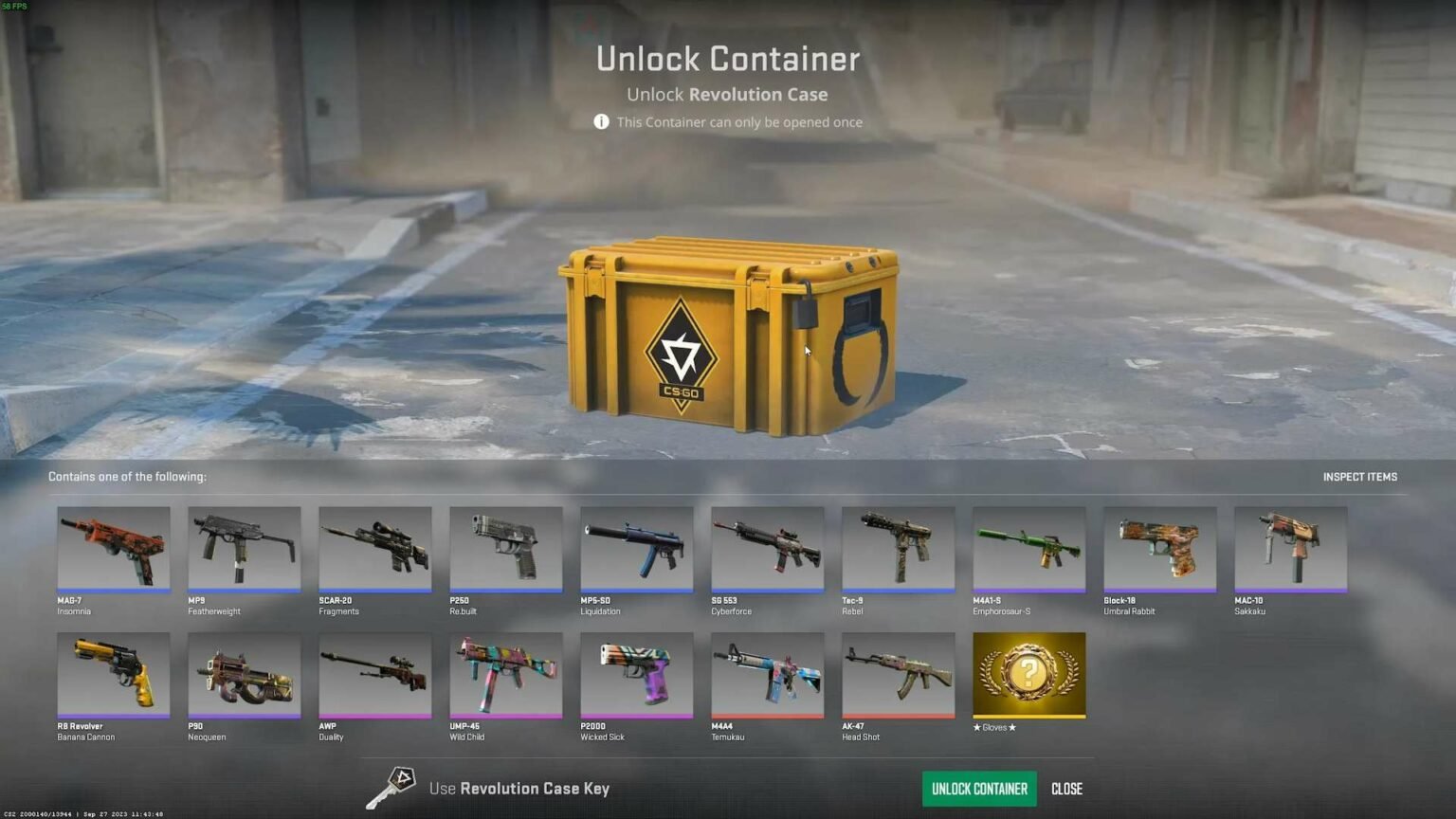Select the MP9 Featherweight skin

[x=244, y=550]
